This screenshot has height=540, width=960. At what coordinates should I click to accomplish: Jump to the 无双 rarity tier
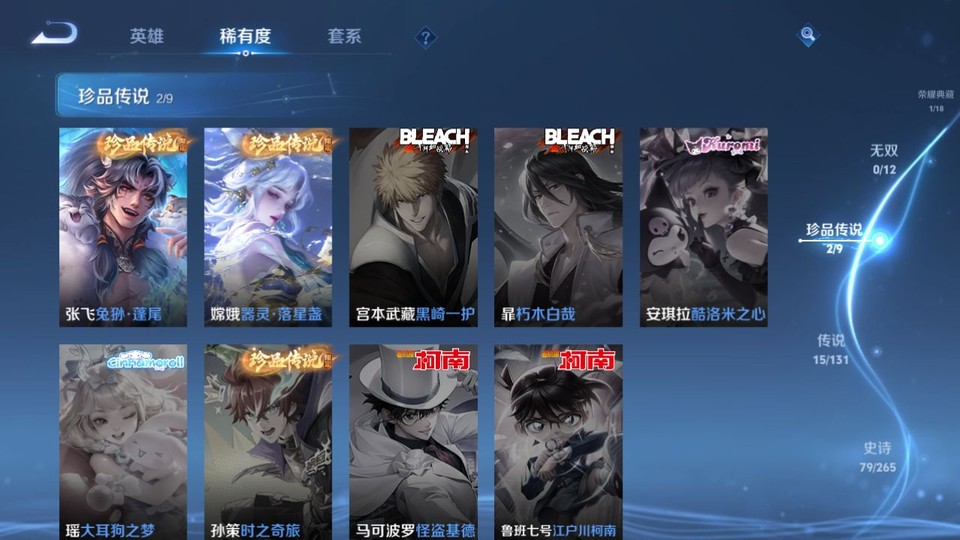click(x=883, y=158)
